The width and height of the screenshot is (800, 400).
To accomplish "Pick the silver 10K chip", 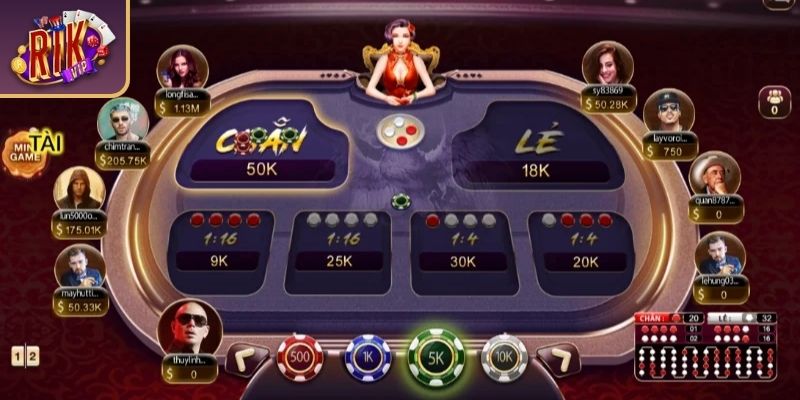I will (x=503, y=358).
